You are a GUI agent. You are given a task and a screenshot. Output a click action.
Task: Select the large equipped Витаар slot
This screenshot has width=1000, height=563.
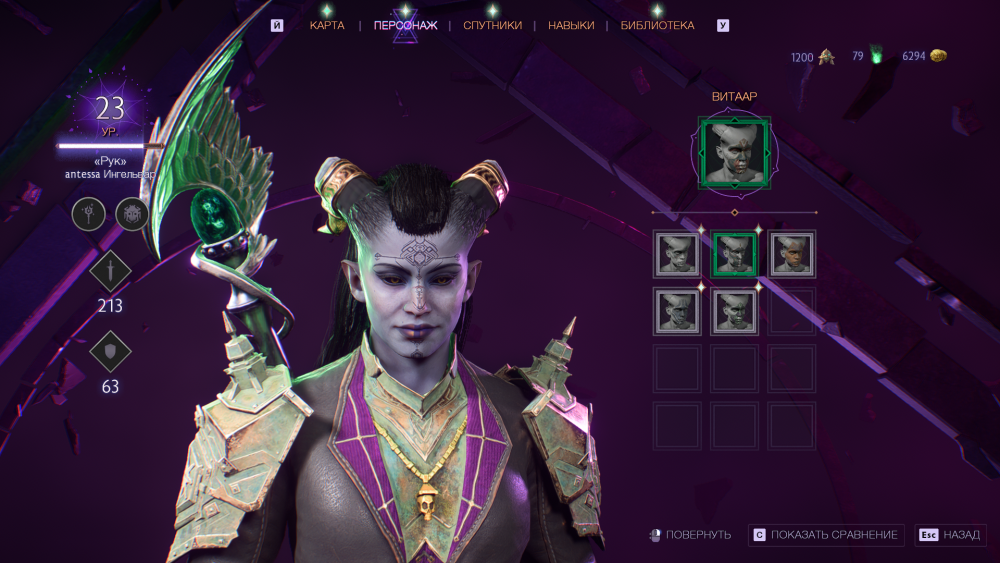coord(735,152)
